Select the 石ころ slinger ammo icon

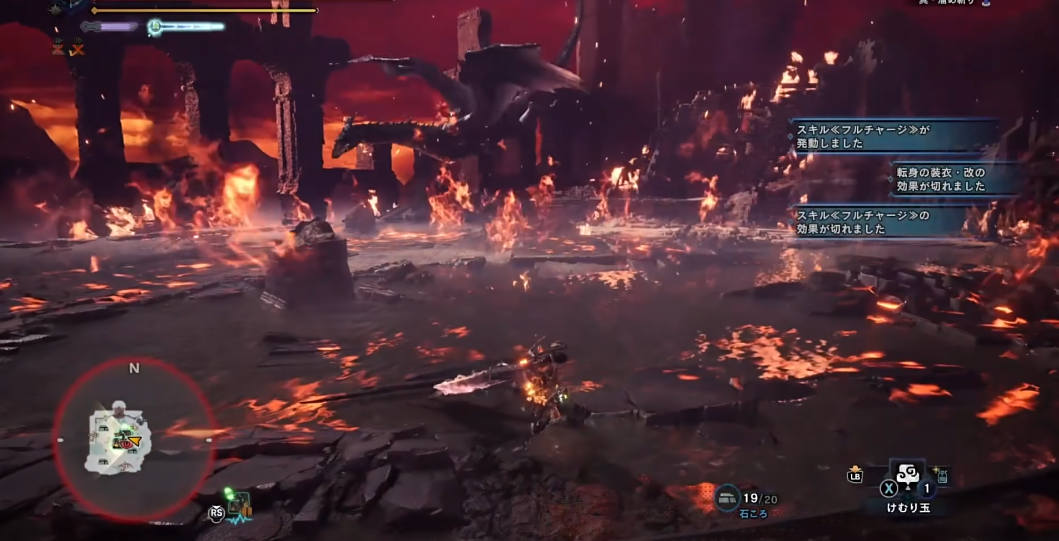727,496
